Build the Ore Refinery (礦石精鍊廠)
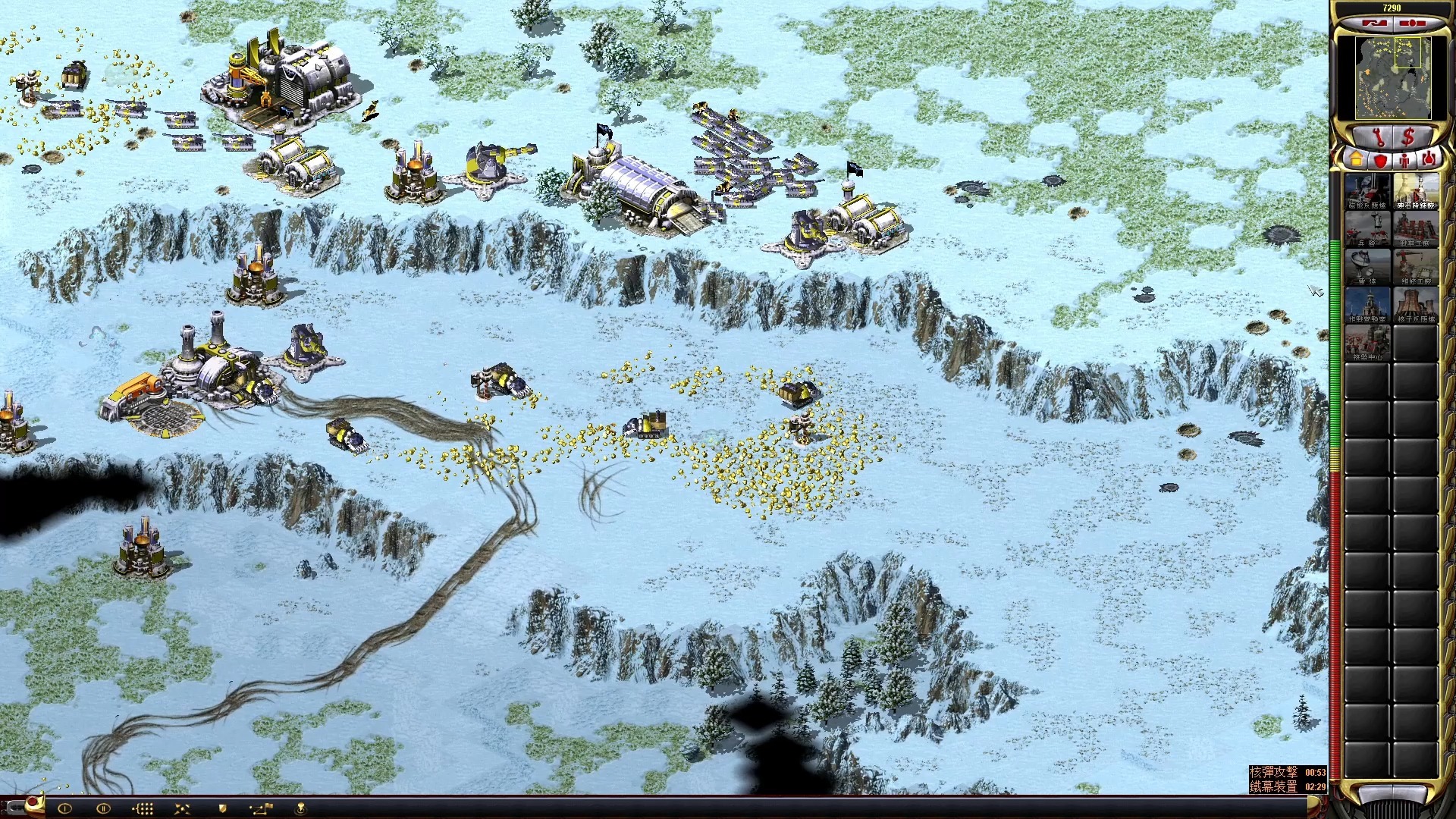 point(1416,191)
